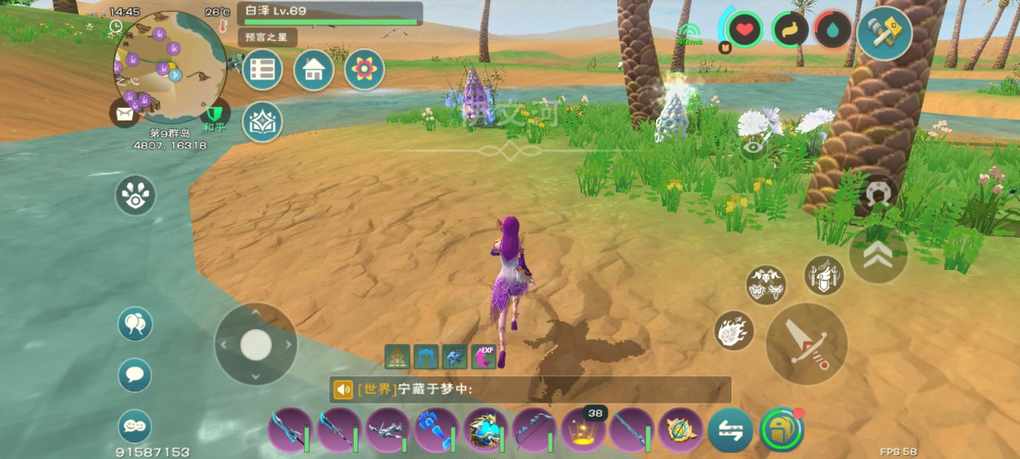Select the bow hotbar slot
Screen dimensions: 1020x459
coord(534,432)
